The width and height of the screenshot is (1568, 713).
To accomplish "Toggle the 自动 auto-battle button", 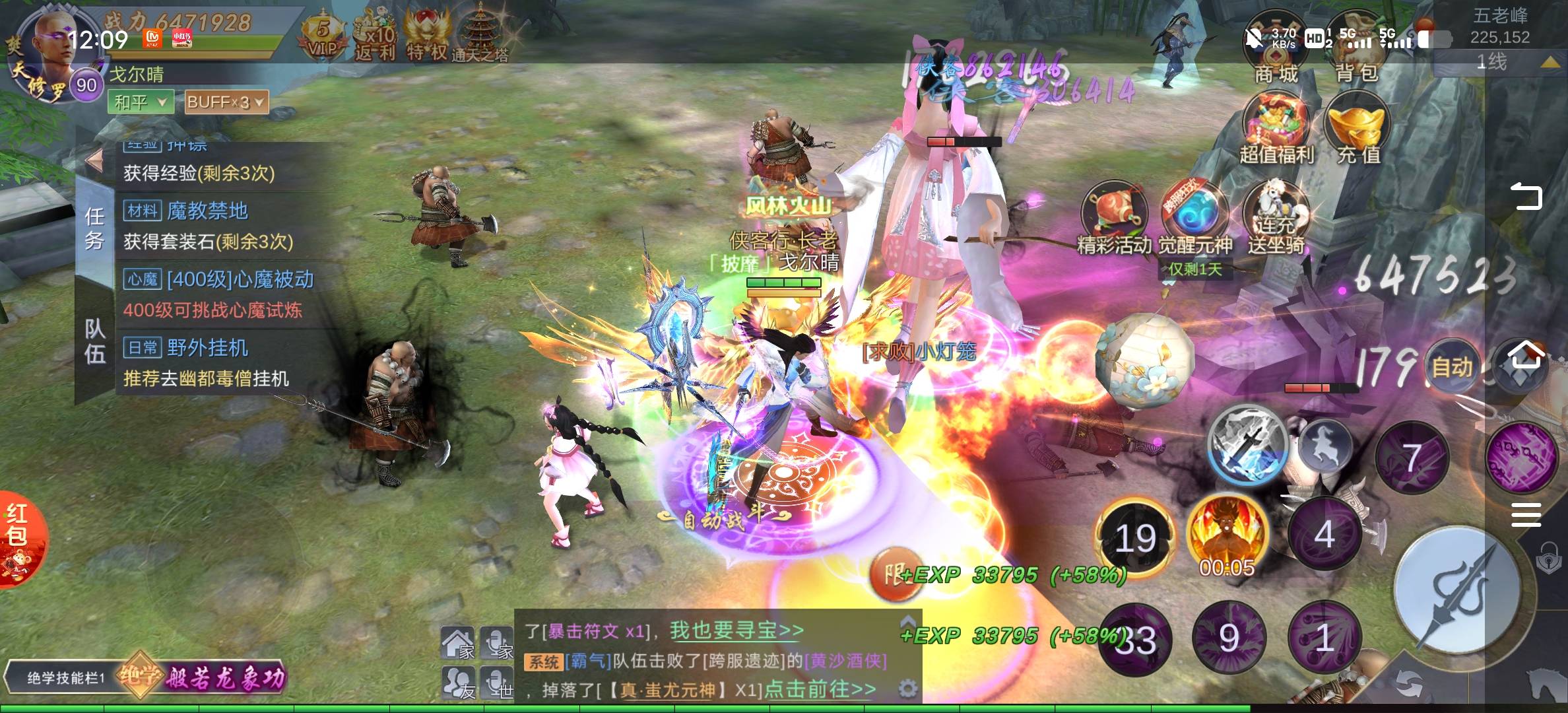I will pyautogui.click(x=1451, y=367).
